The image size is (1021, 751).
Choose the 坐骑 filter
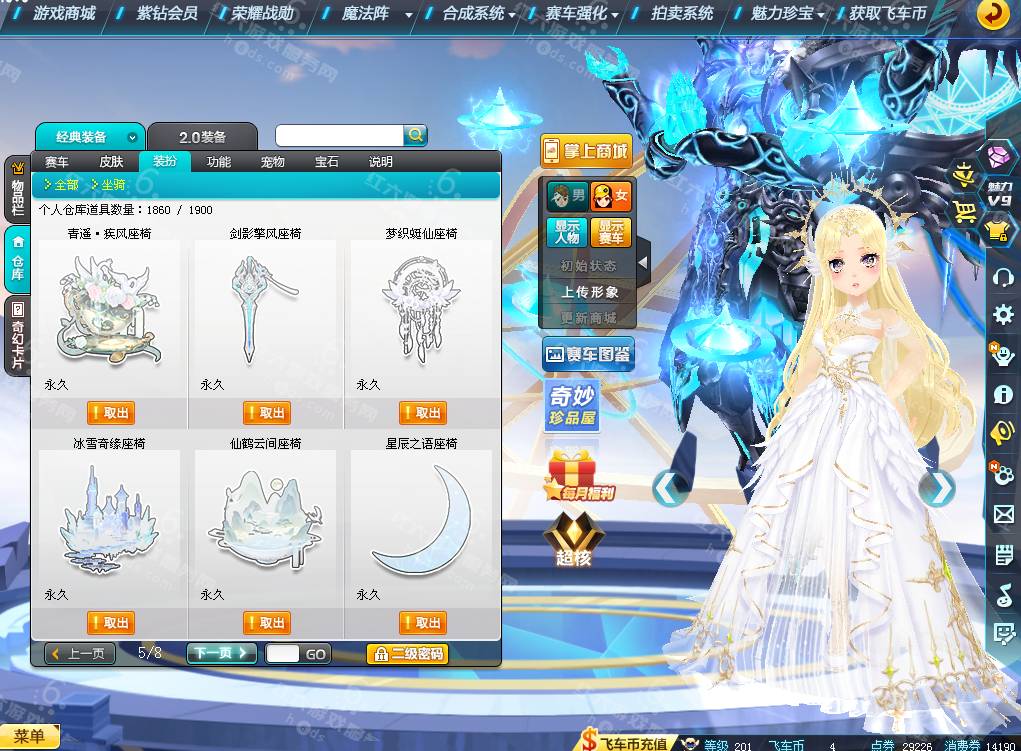click(x=108, y=185)
